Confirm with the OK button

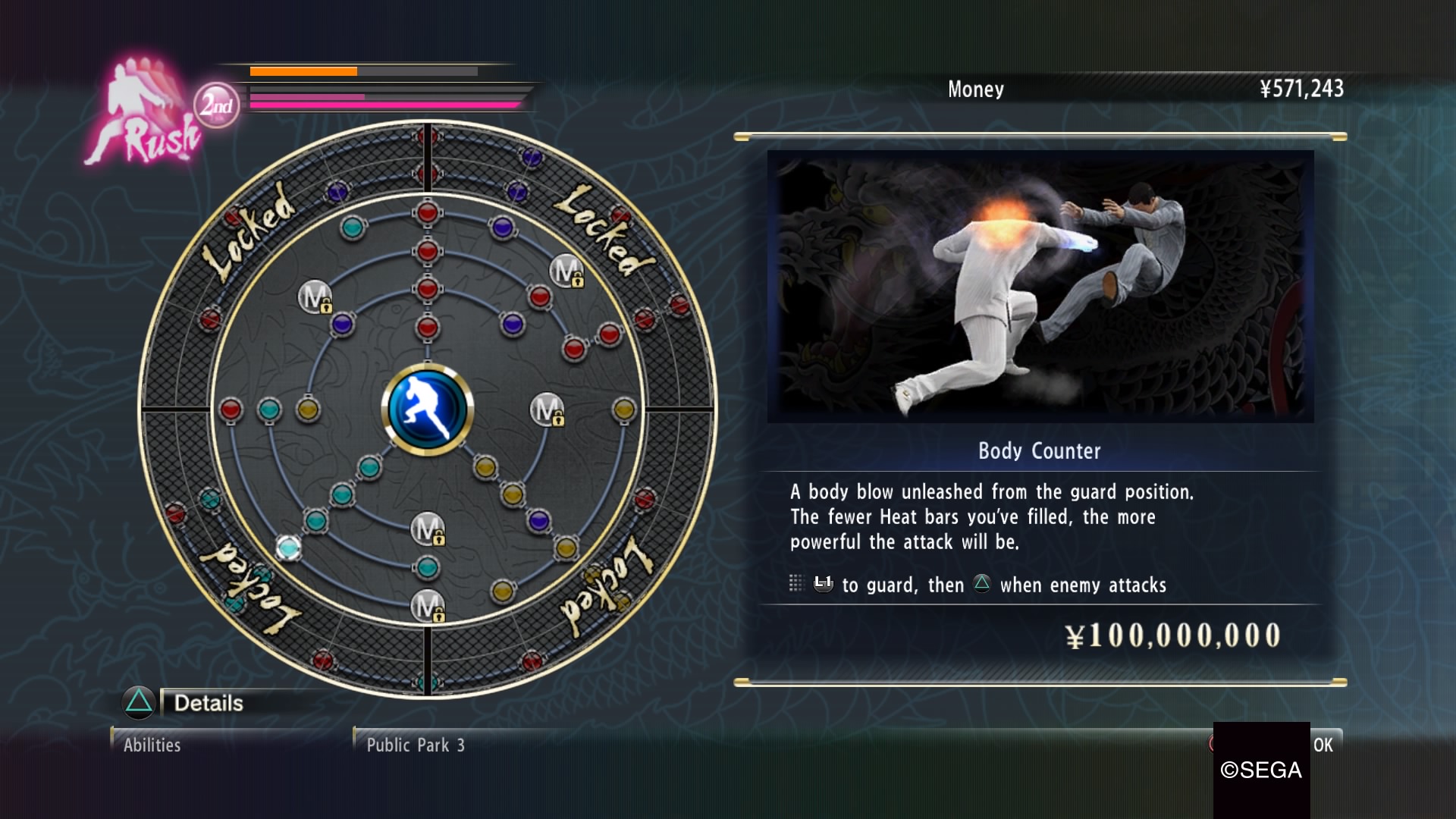pyautogui.click(x=1323, y=745)
